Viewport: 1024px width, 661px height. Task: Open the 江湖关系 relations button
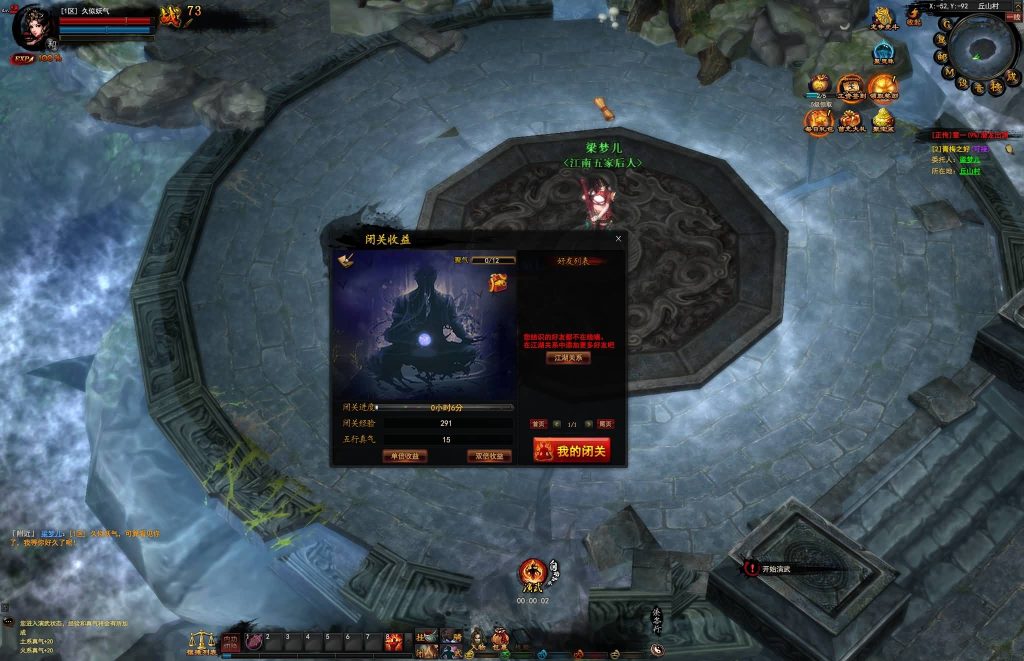568,358
